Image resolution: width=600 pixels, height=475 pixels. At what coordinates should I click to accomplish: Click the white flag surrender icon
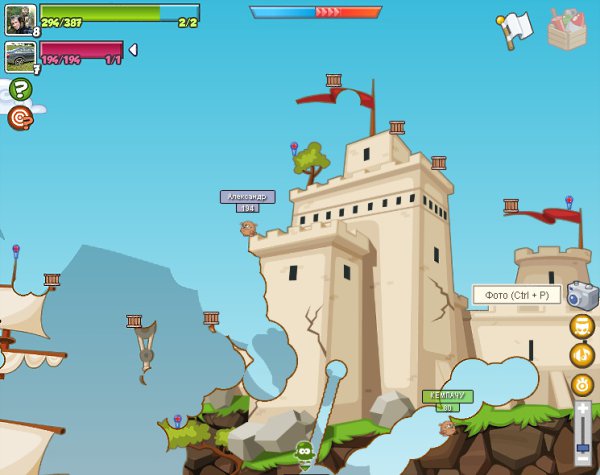pyautogui.click(x=513, y=29)
